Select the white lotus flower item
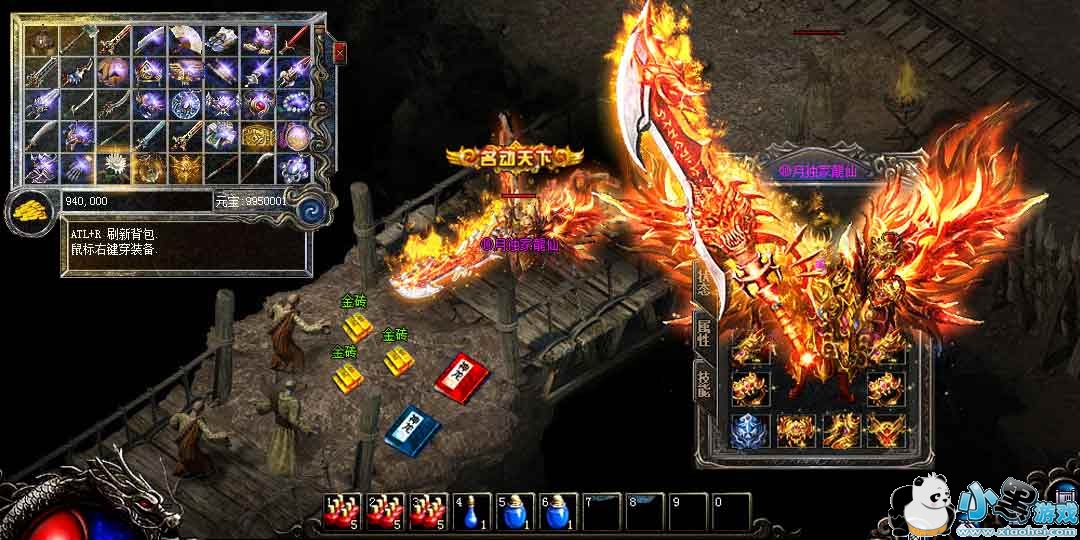1080x540 pixels. click(114, 166)
